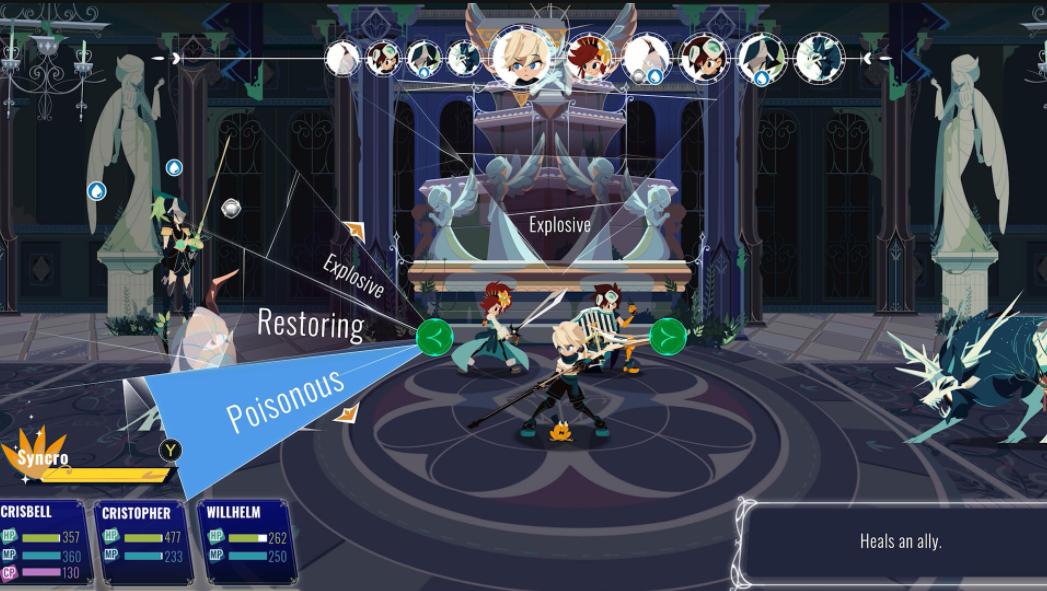Select Cristopher's party status panel

[x=141, y=541]
